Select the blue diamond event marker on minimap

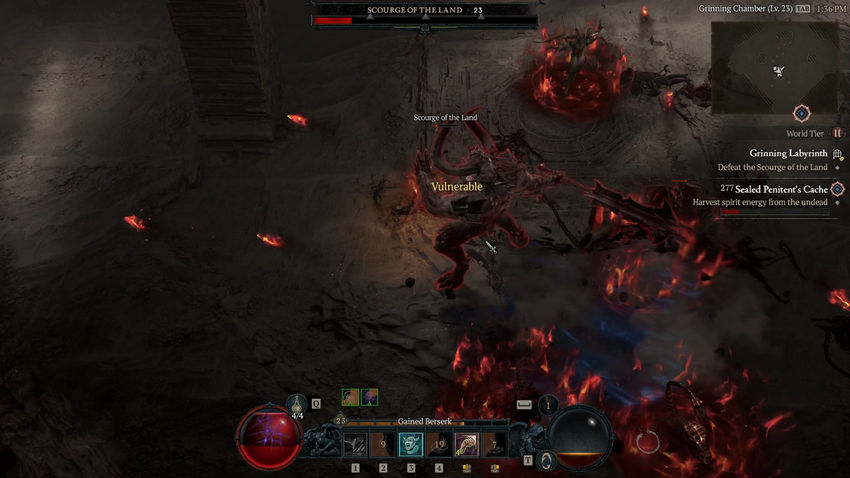click(802, 113)
